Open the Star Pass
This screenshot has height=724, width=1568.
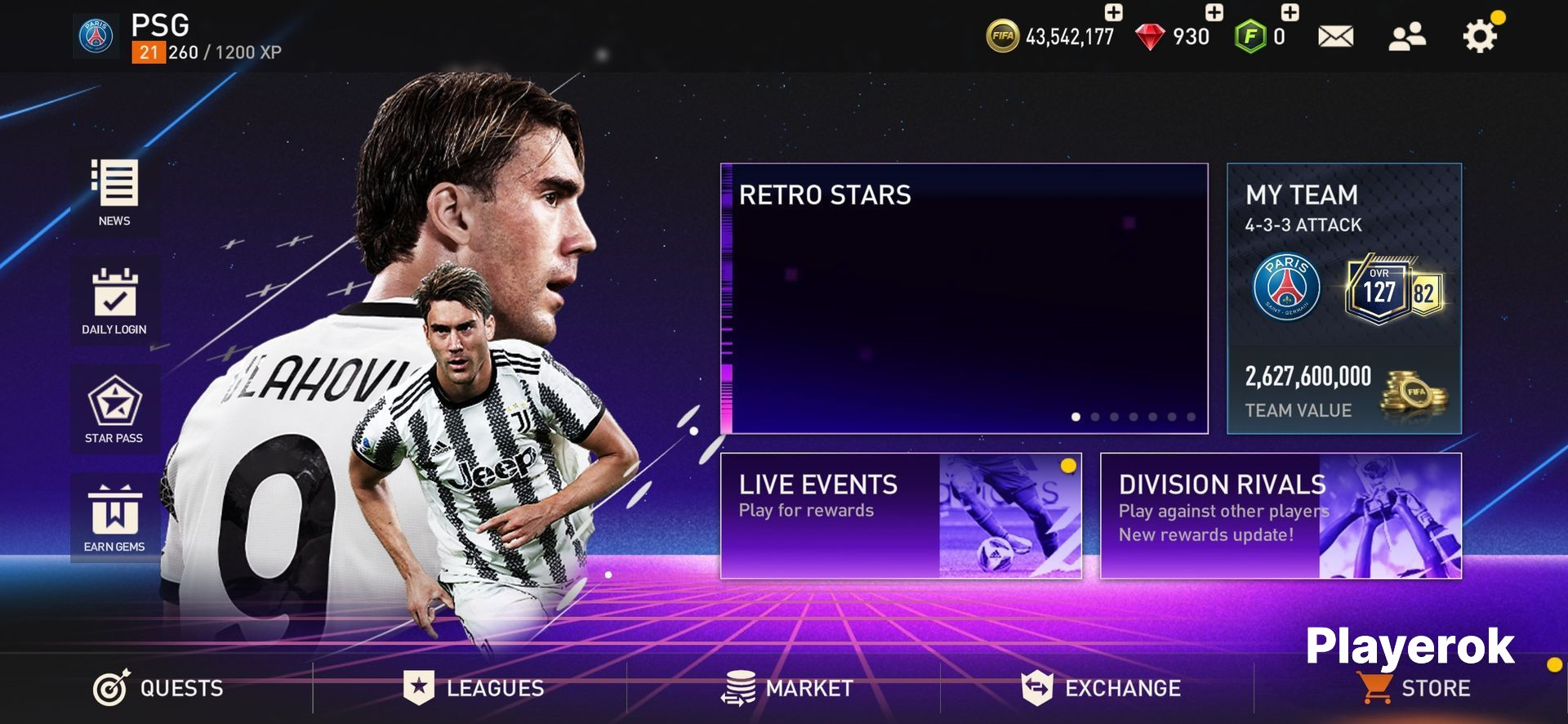click(114, 409)
